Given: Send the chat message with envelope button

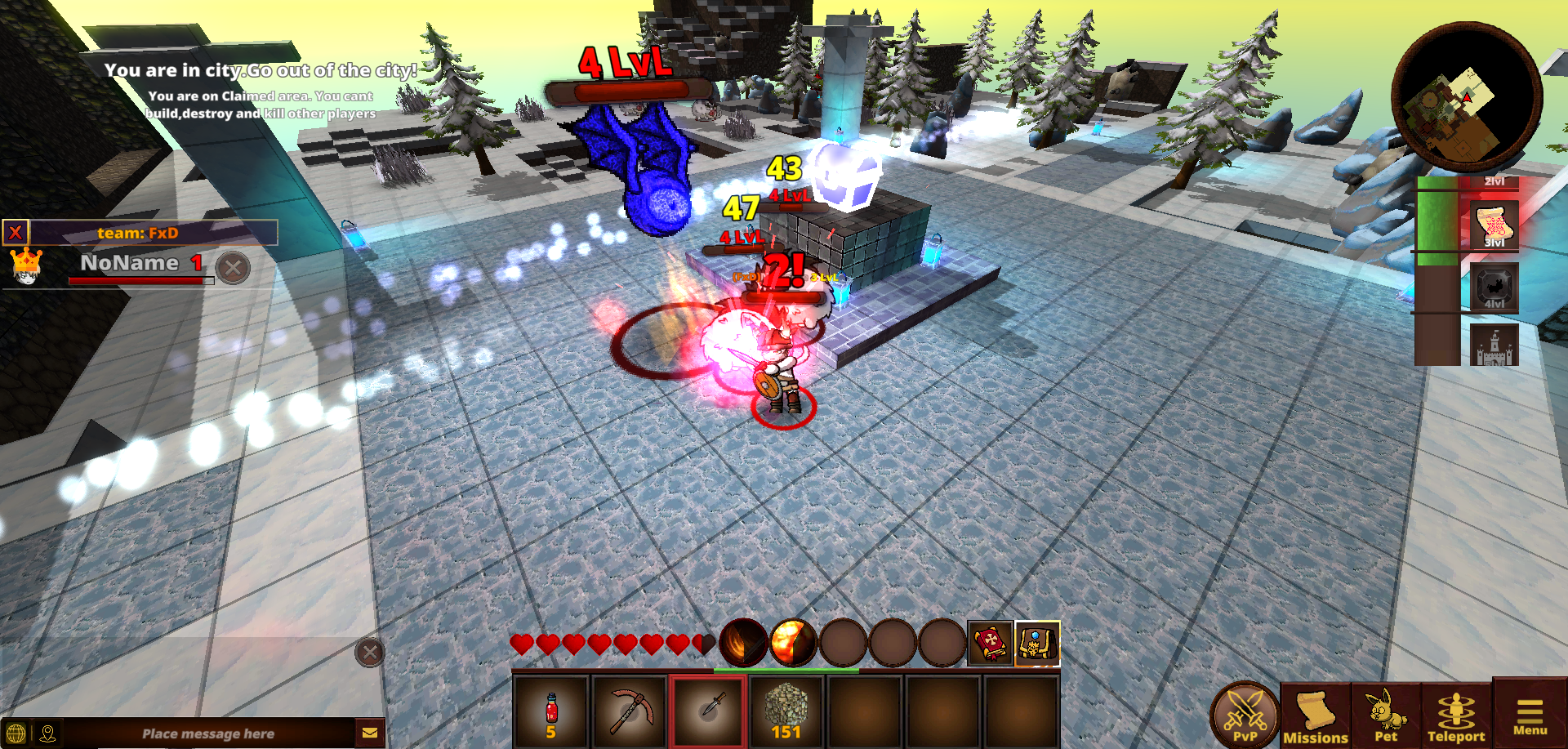Looking at the screenshot, I should pos(369,733).
